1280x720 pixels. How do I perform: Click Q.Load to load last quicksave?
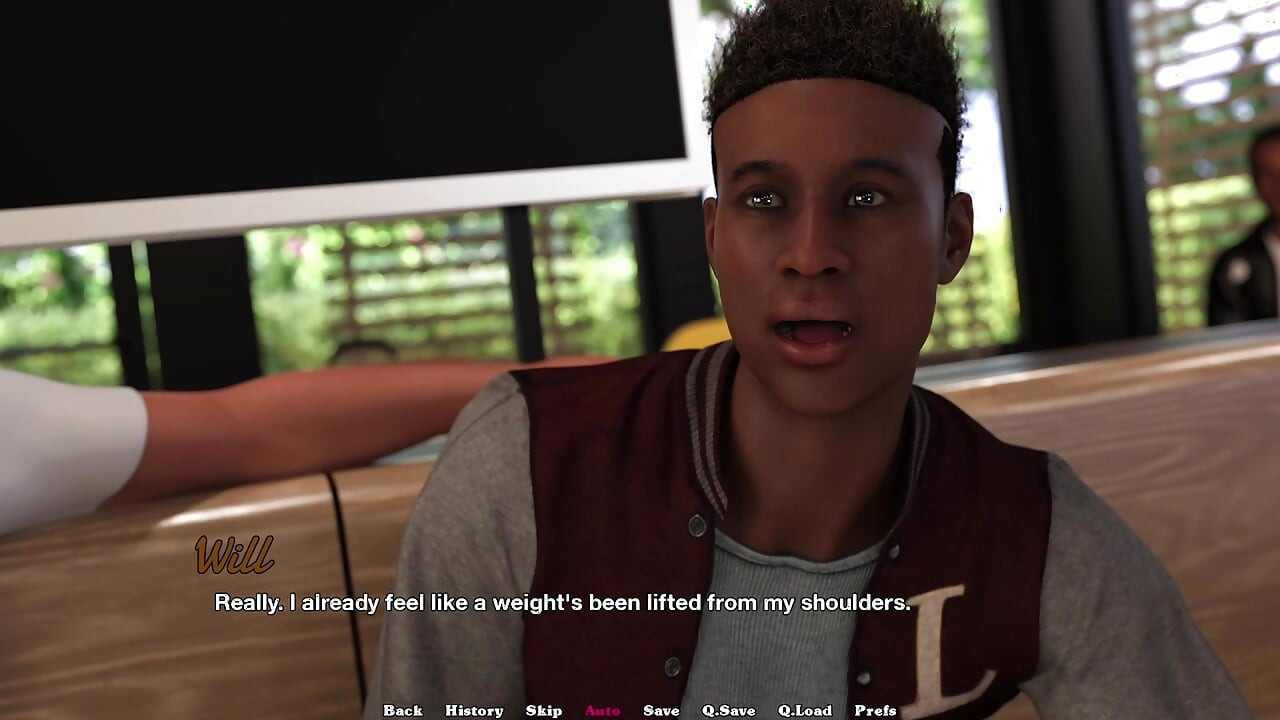(x=803, y=710)
